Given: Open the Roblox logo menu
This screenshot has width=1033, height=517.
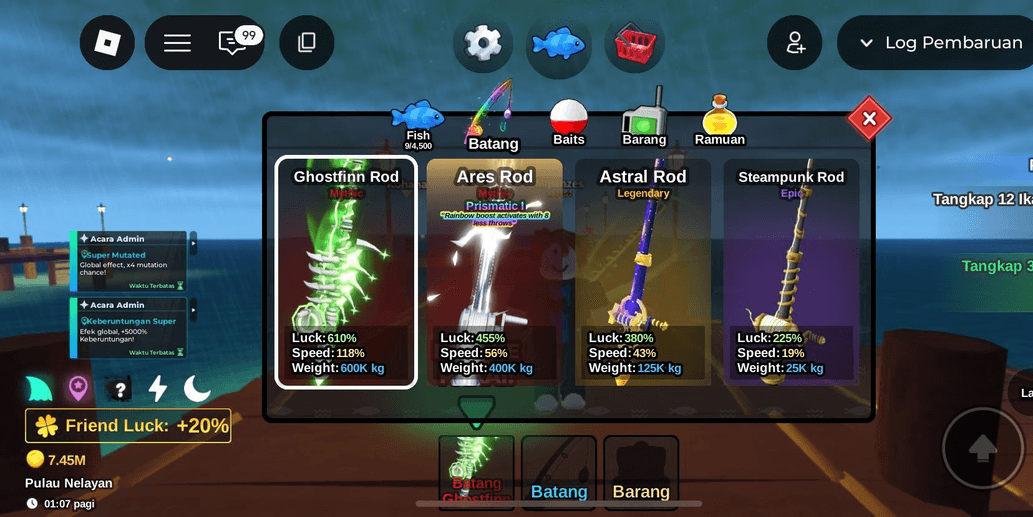Looking at the screenshot, I should coord(107,43).
